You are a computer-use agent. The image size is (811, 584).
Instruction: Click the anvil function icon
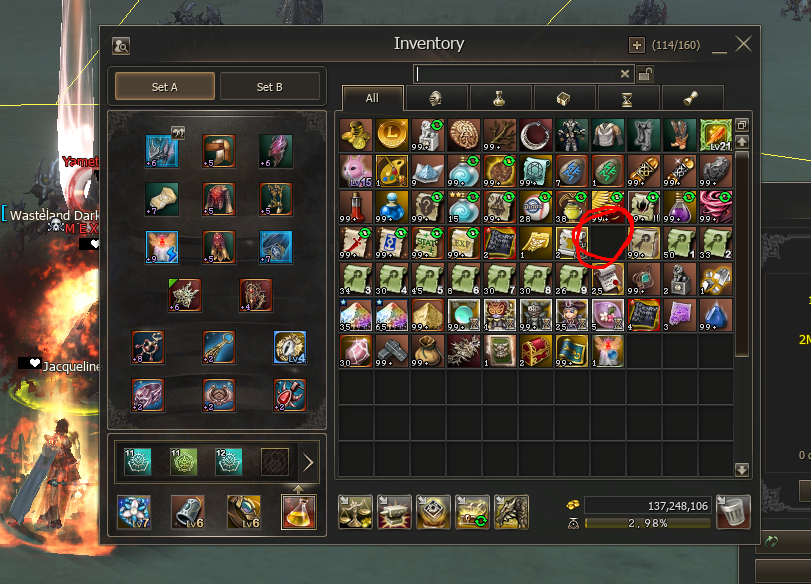point(393,511)
